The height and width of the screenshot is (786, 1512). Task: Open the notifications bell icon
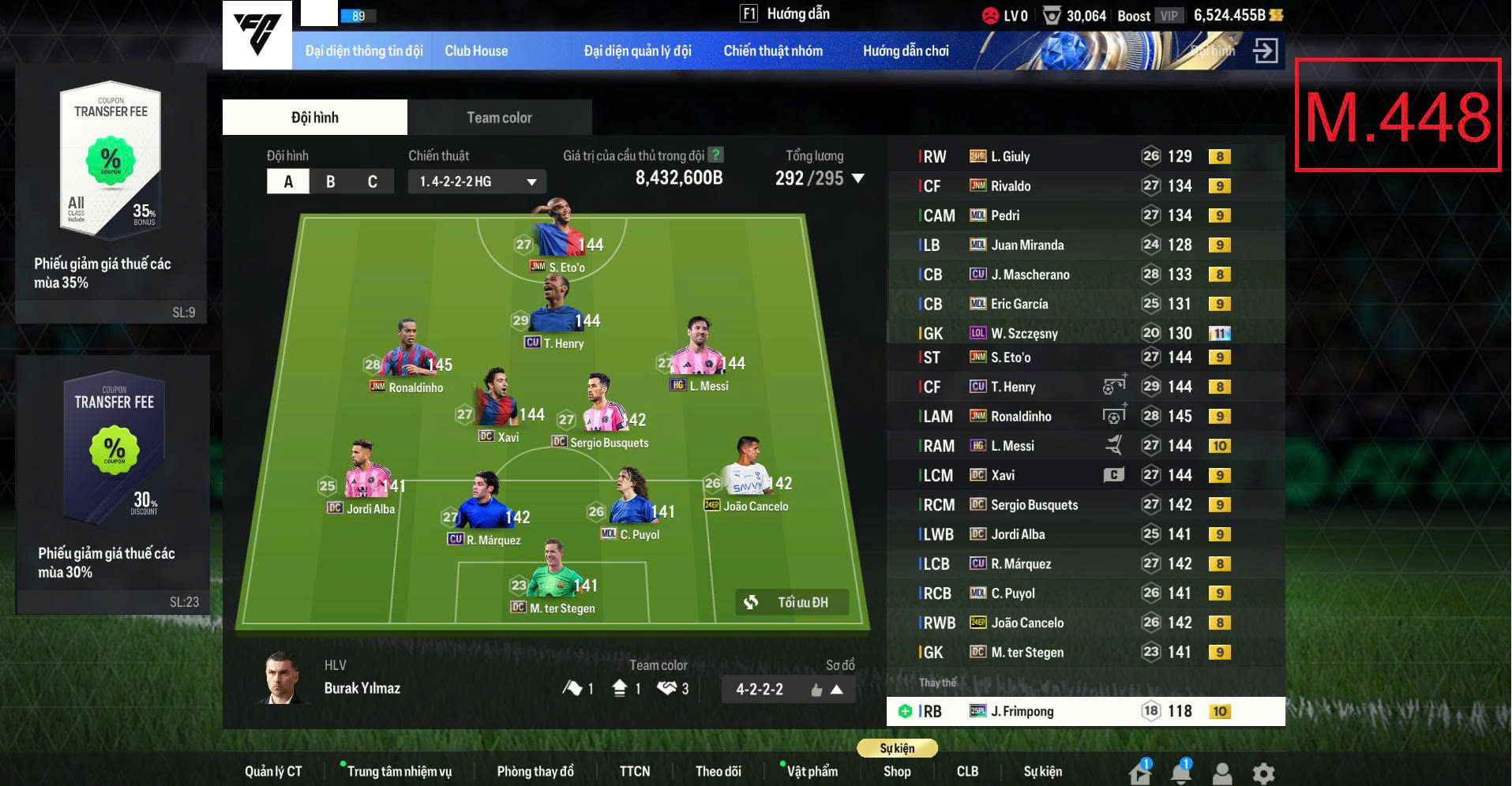coord(1180,772)
